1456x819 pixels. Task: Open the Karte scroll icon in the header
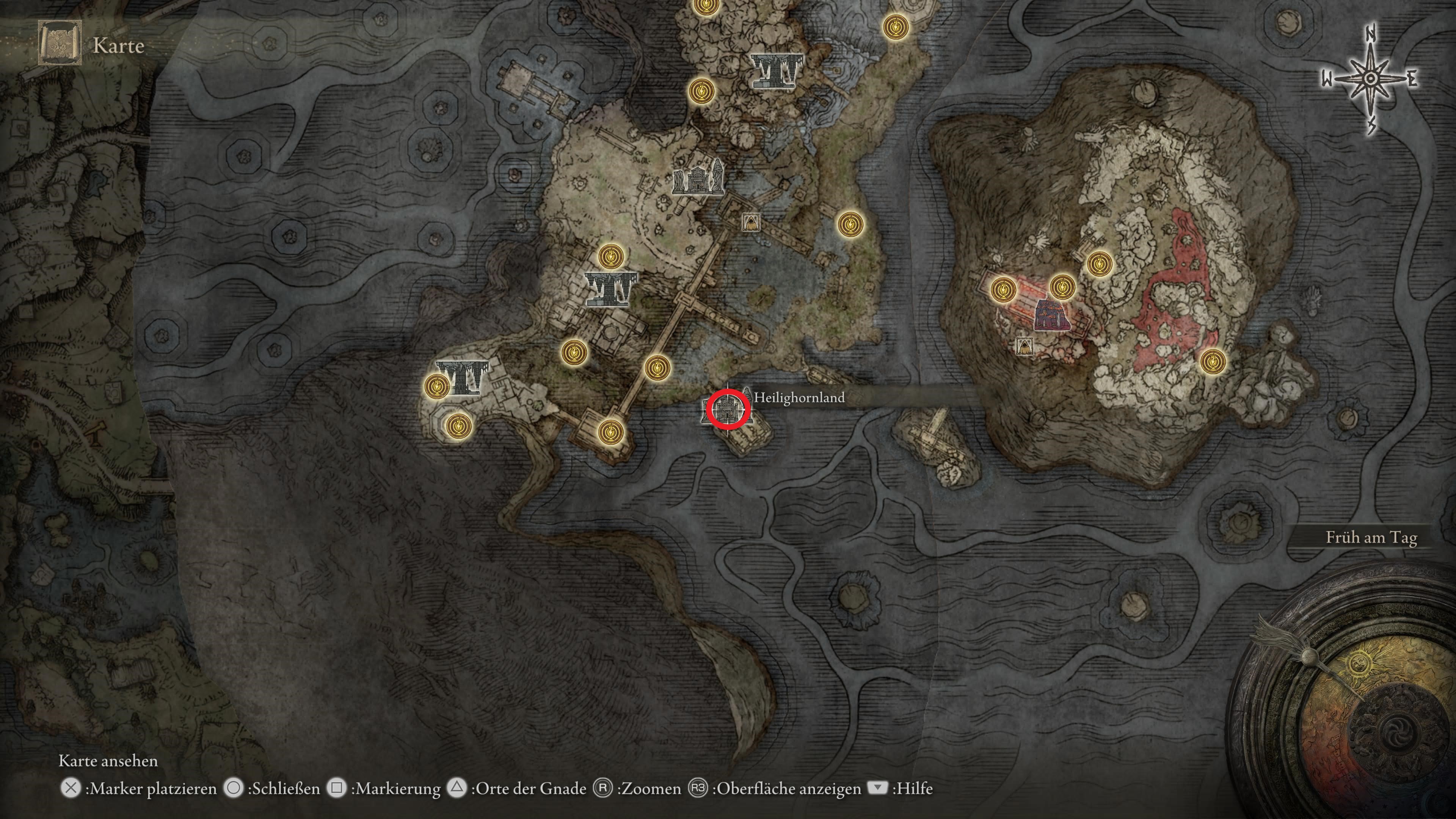click(60, 44)
